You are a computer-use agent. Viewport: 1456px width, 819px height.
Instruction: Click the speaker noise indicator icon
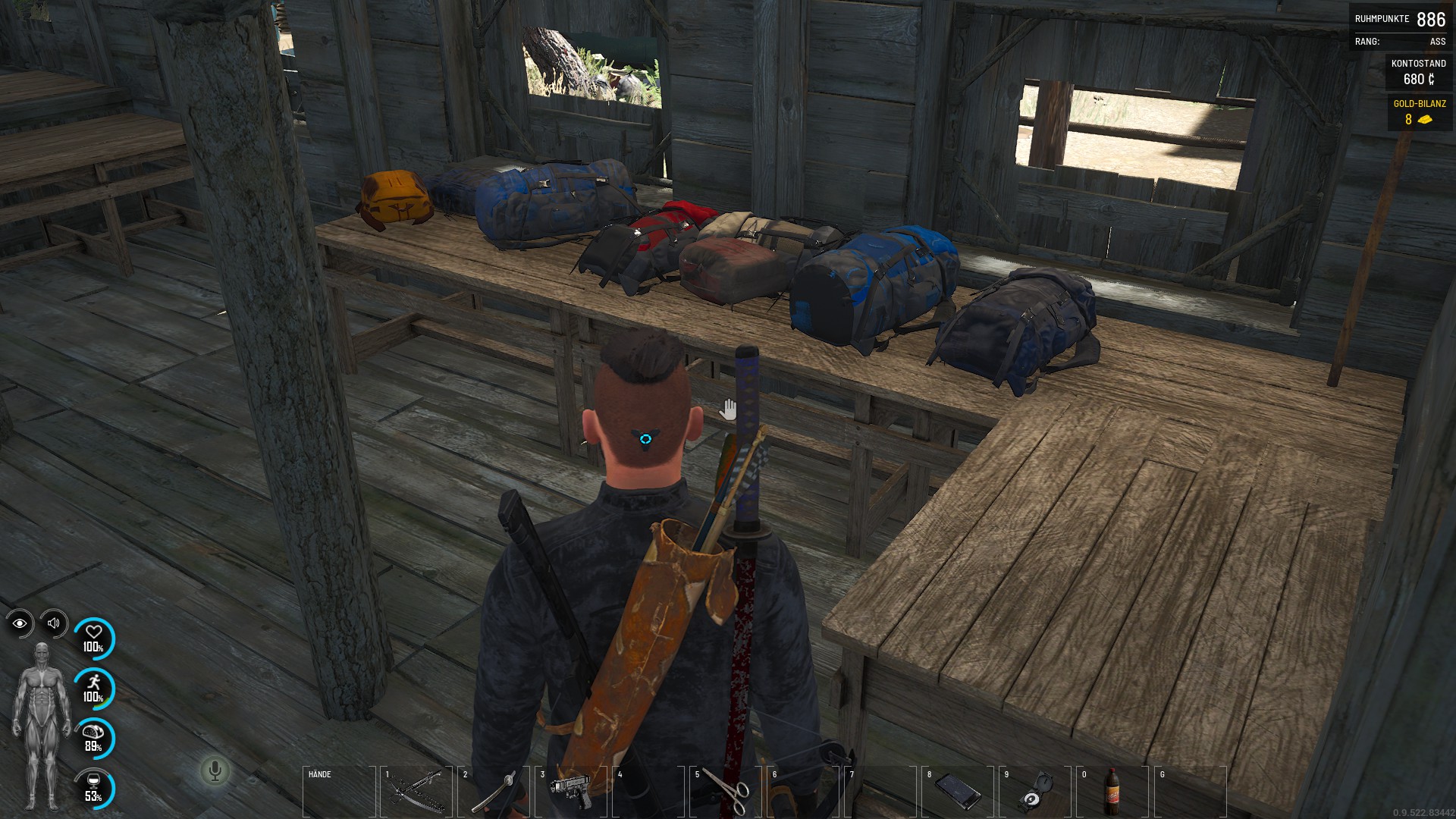click(54, 623)
